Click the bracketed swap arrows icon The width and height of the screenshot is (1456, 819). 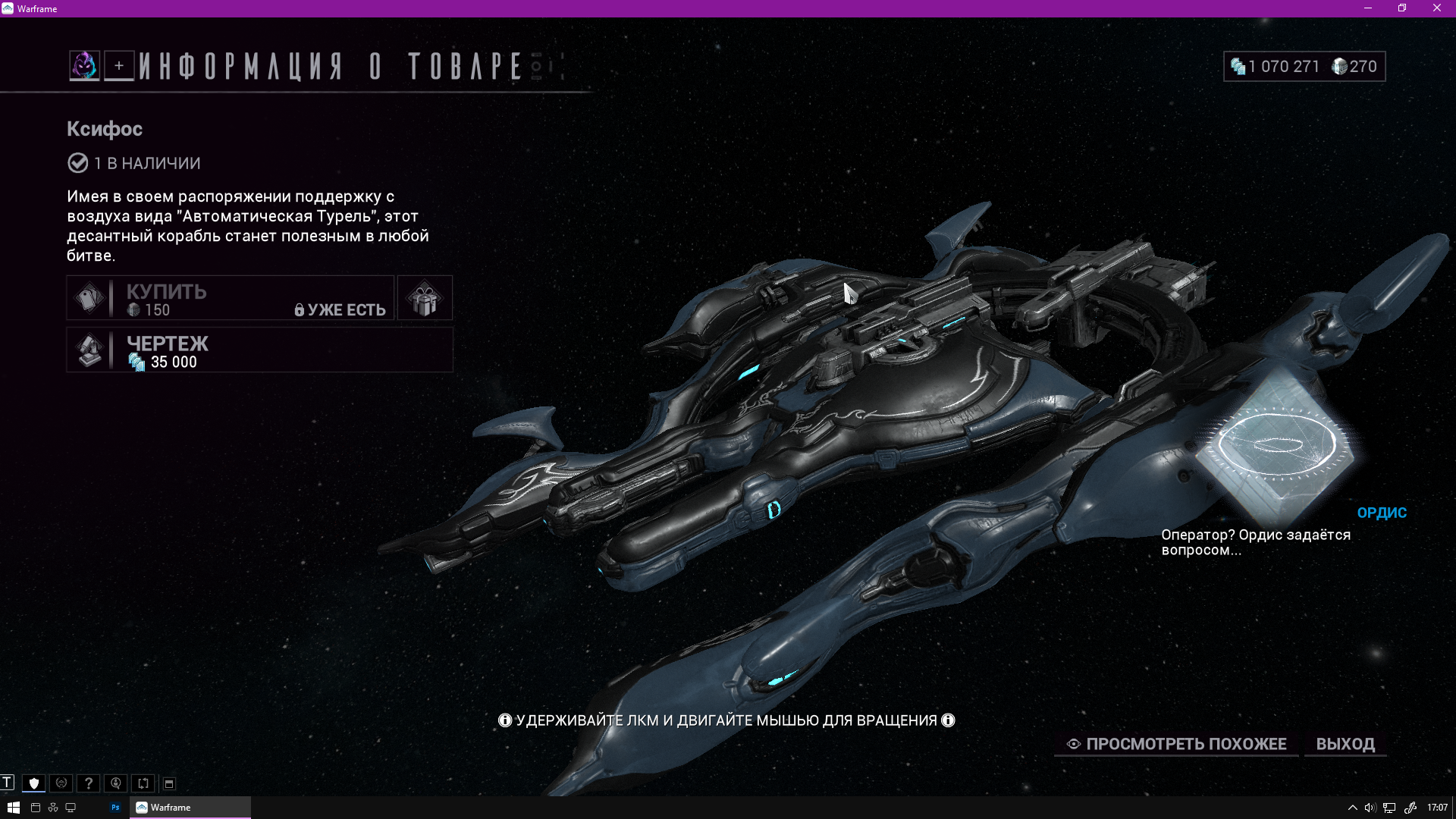(143, 783)
